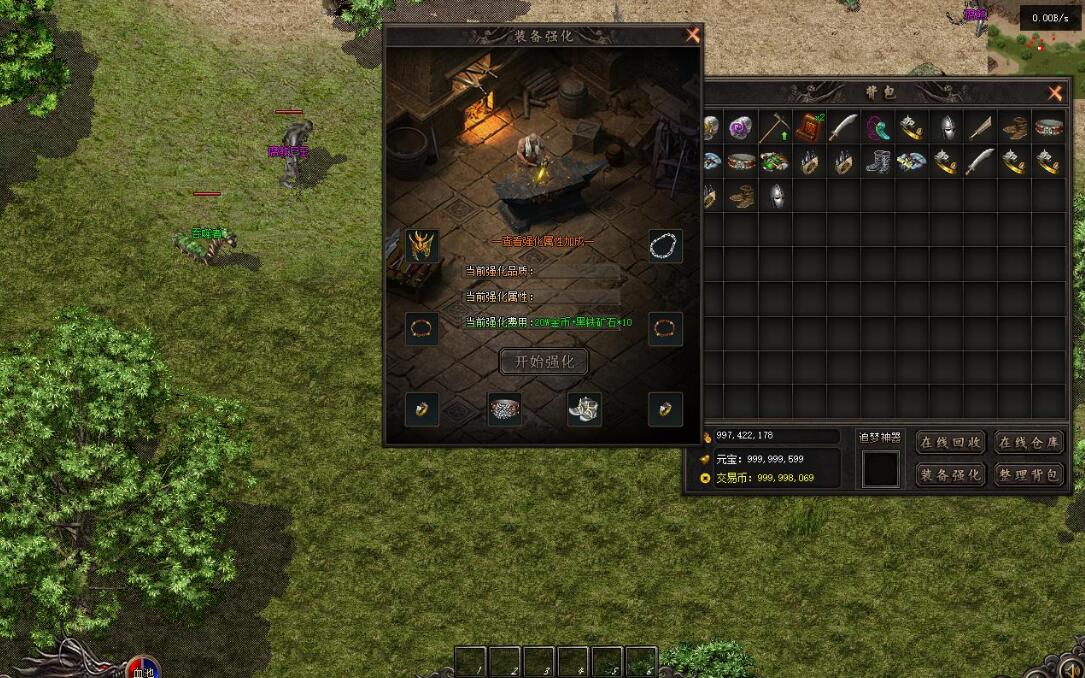Open the minimap in the corner

point(1036,50)
